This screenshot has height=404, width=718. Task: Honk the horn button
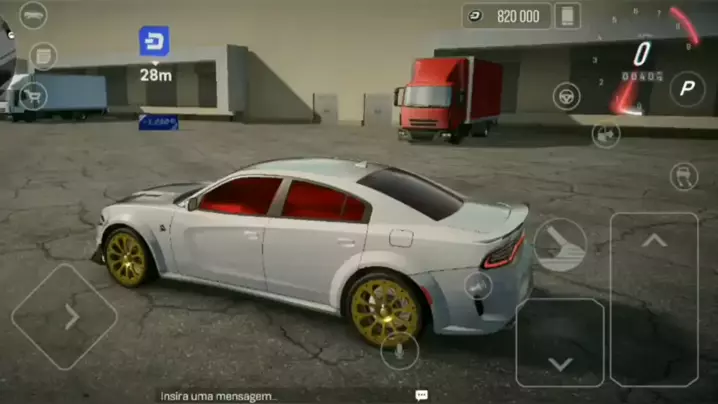pyautogui.click(x=478, y=285)
